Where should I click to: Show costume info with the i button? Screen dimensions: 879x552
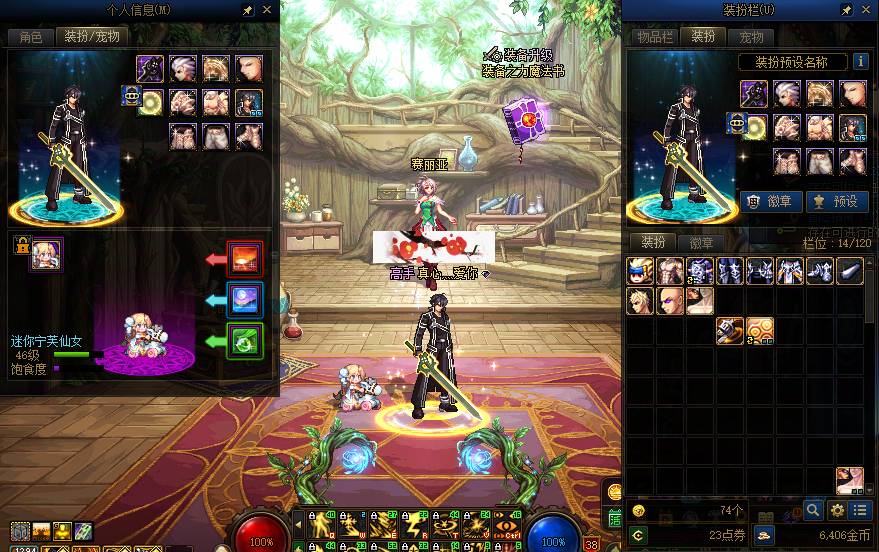pos(860,62)
